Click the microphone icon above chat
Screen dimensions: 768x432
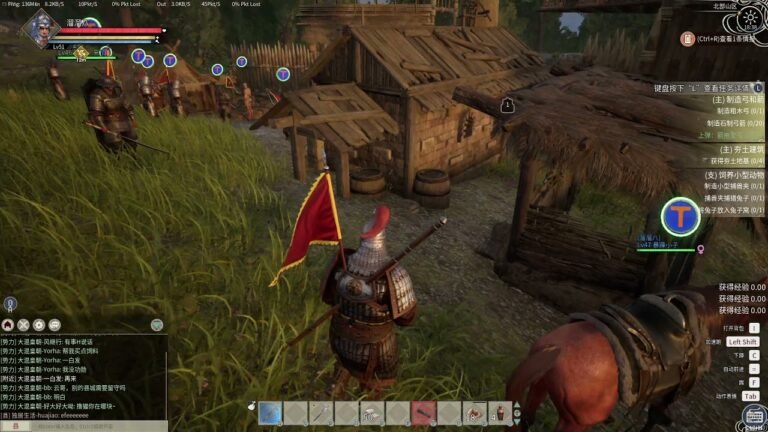tap(9, 303)
